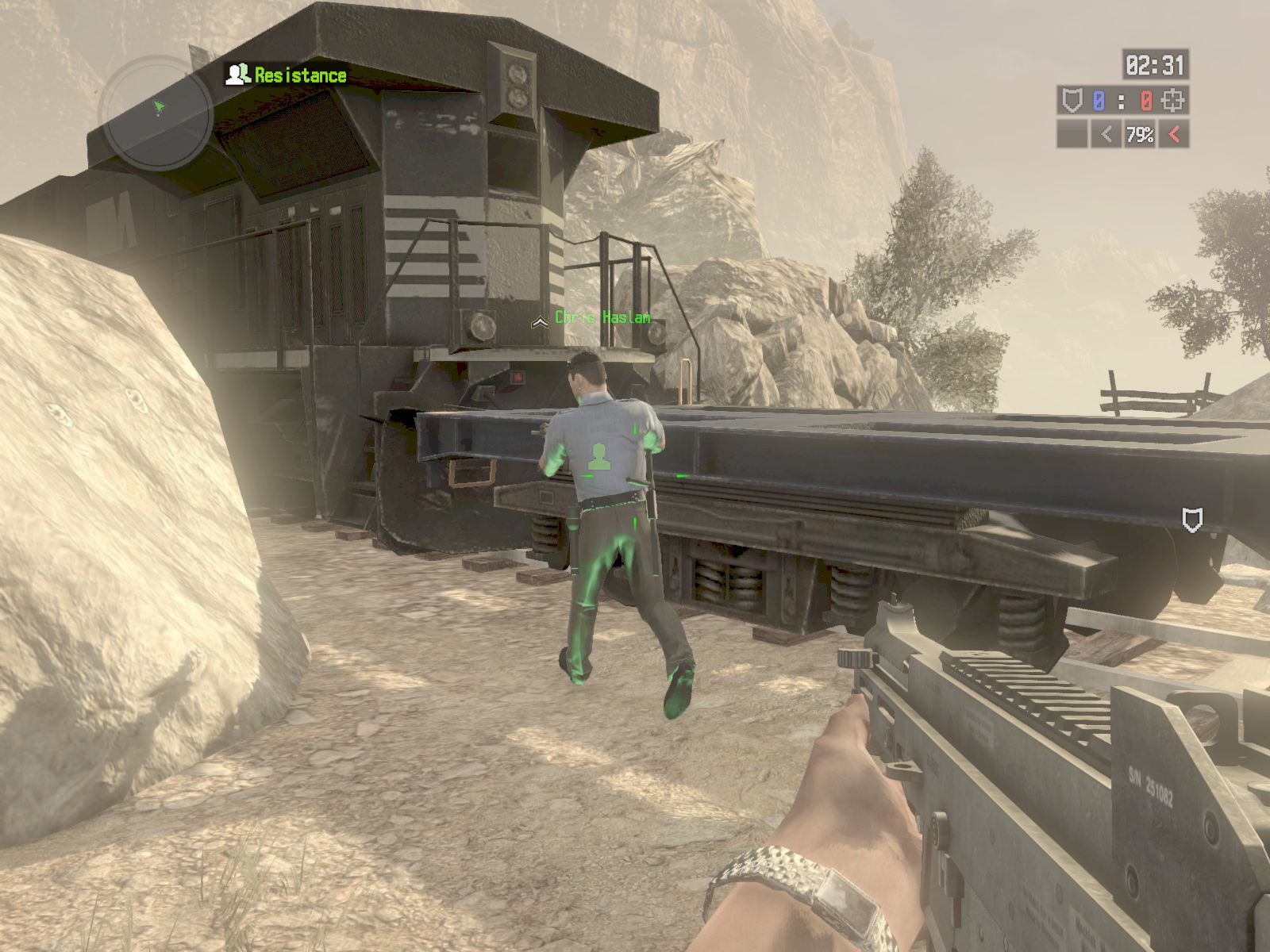1270x952 pixels.
Task: Click the grey chevron capture indicator
Action: click(x=1106, y=135)
